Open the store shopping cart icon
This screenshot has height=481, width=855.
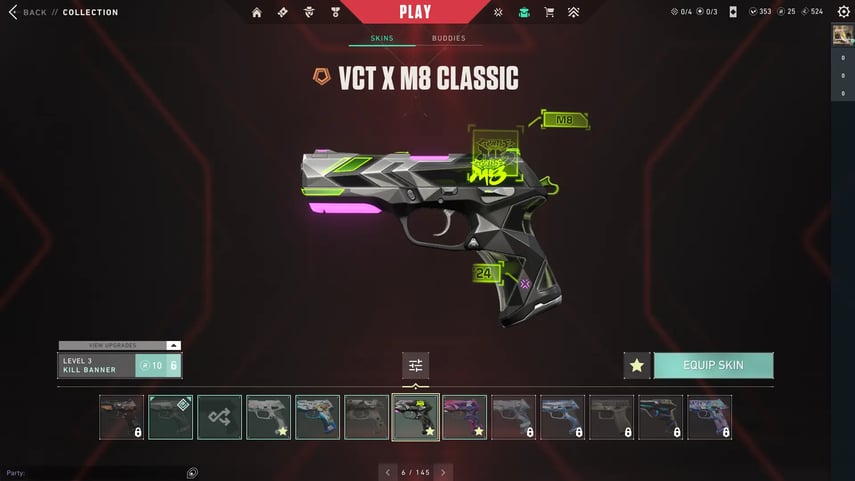548,13
